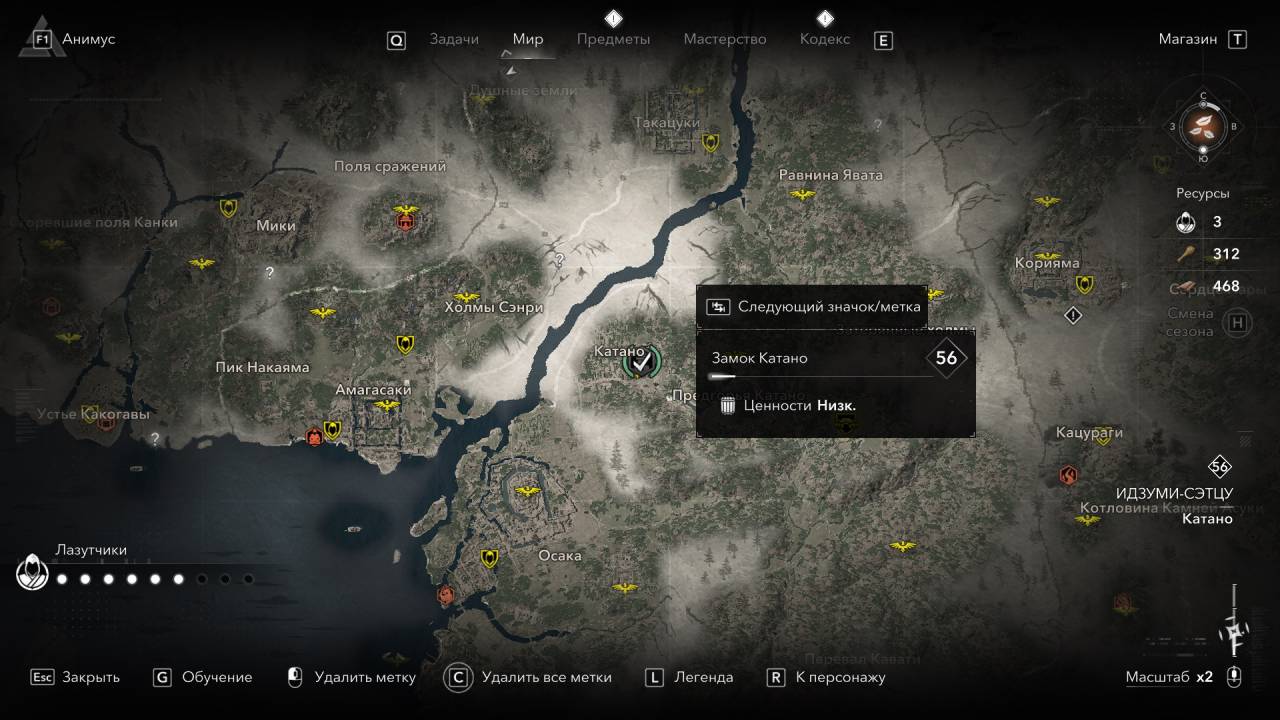Image resolution: width=1280 pixels, height=720 pixels.
Task: Select the red marker in Поля сражений
Action: [x=406, y=219]
